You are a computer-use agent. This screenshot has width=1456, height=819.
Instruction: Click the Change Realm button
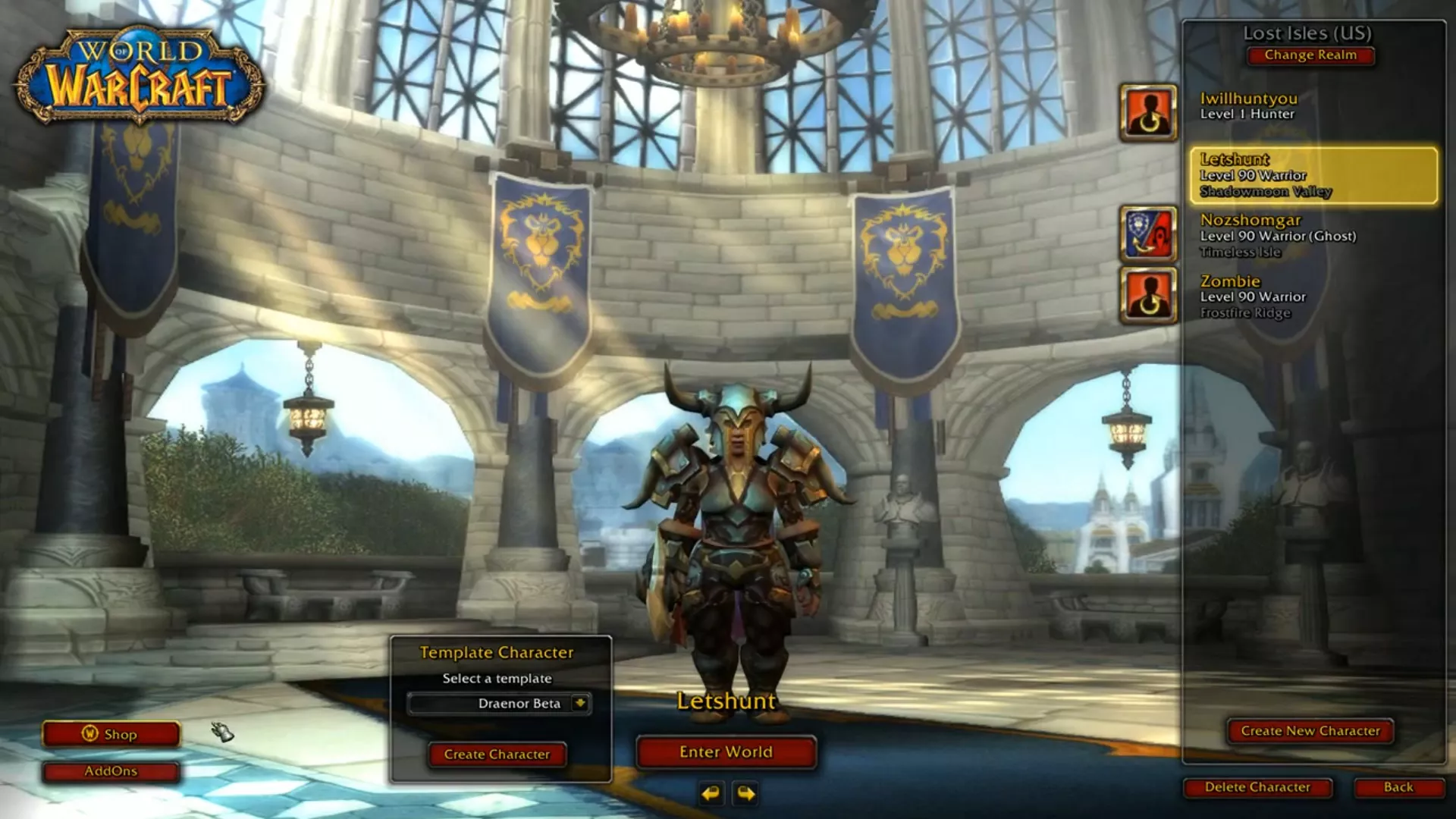pyautogui.click(x=1310, y=55)
